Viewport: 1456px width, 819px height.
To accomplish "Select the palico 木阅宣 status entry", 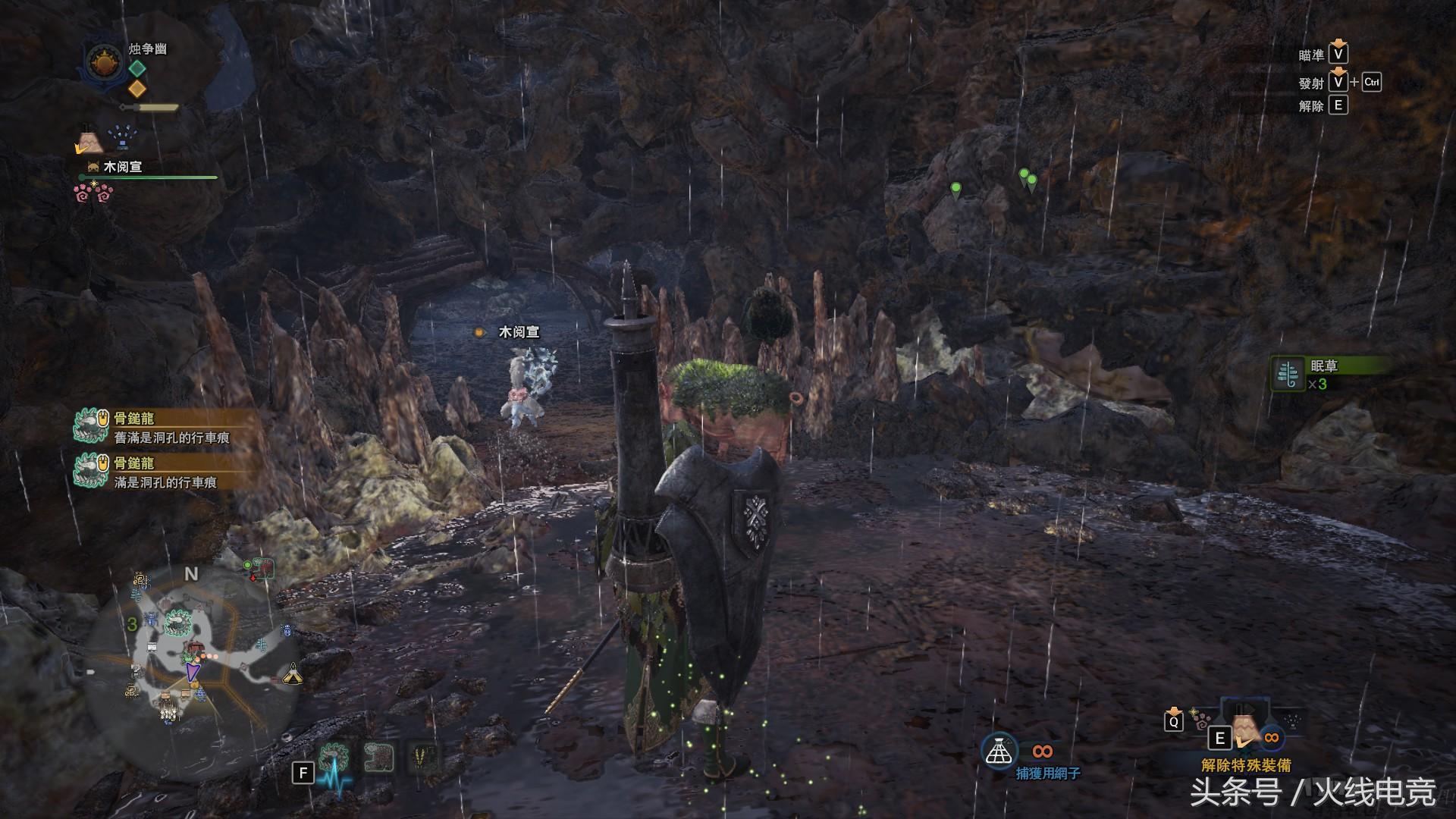I will point(121,167).
